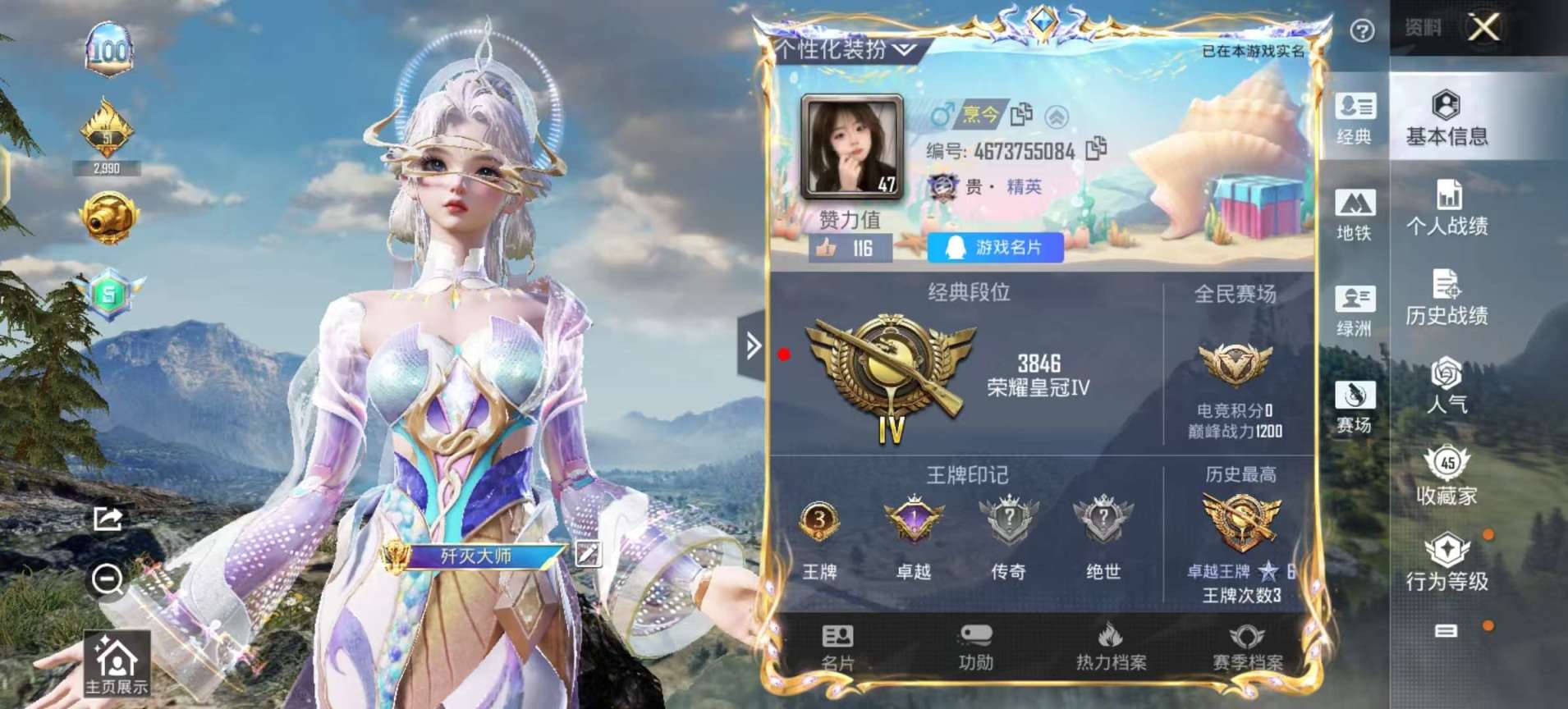The image size is (1568, 709).
Task: Open the 热力档案 bottom tab
Action: click(x=1111, y=647)
